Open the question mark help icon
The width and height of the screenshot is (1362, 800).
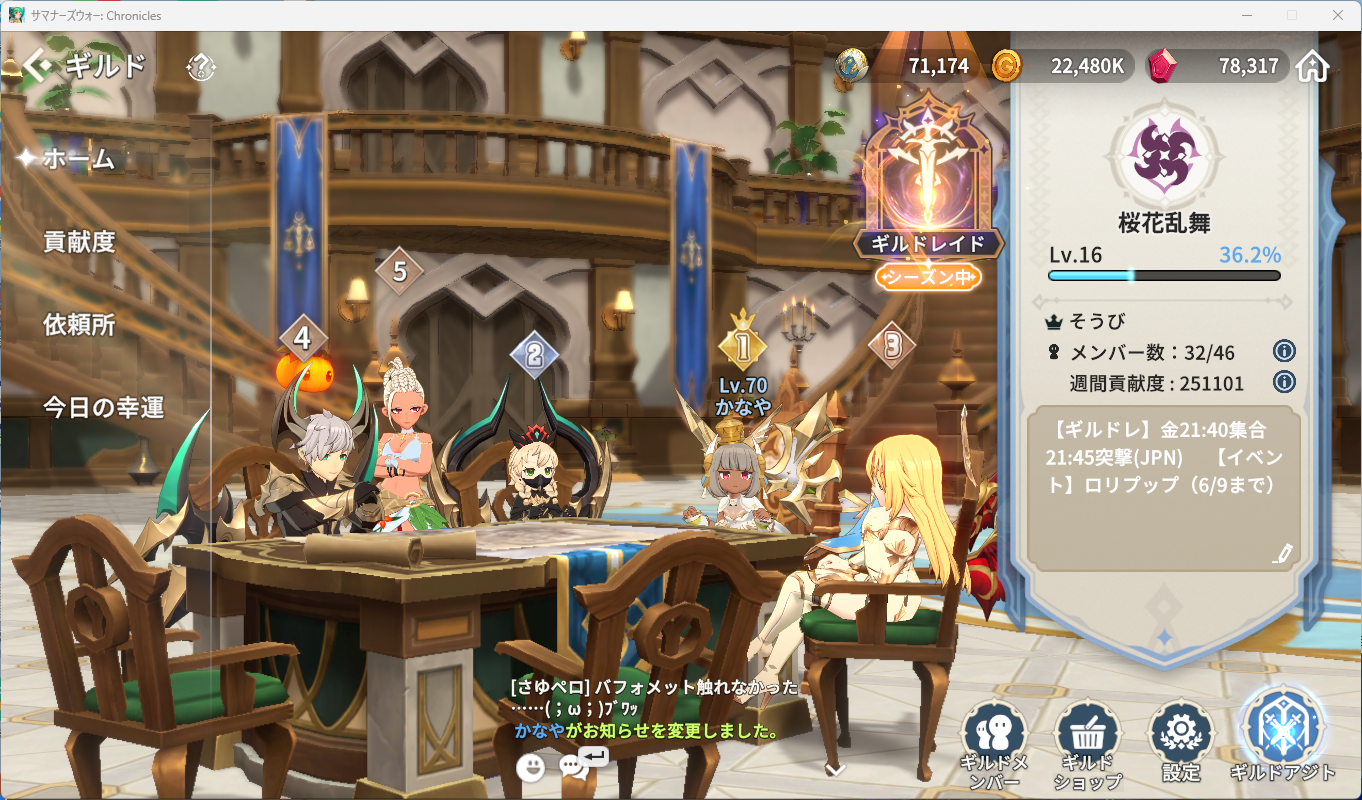[201, 68]
